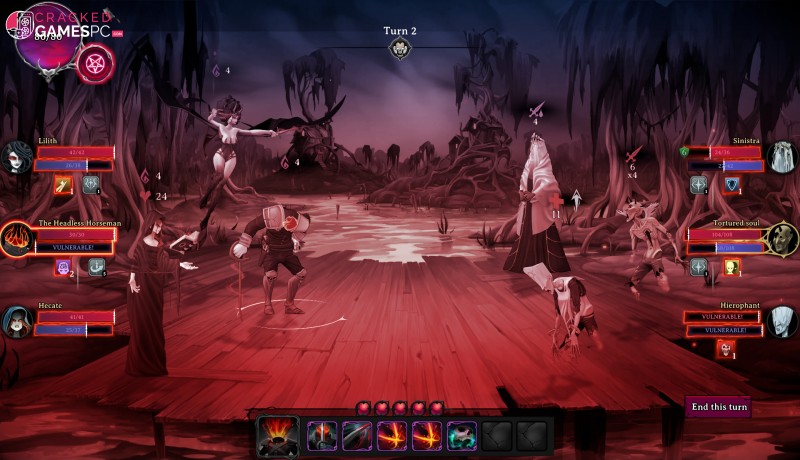This screenshot has height=460, width=800.
Task: Target the Hierophant portrait
Action: 781,322
